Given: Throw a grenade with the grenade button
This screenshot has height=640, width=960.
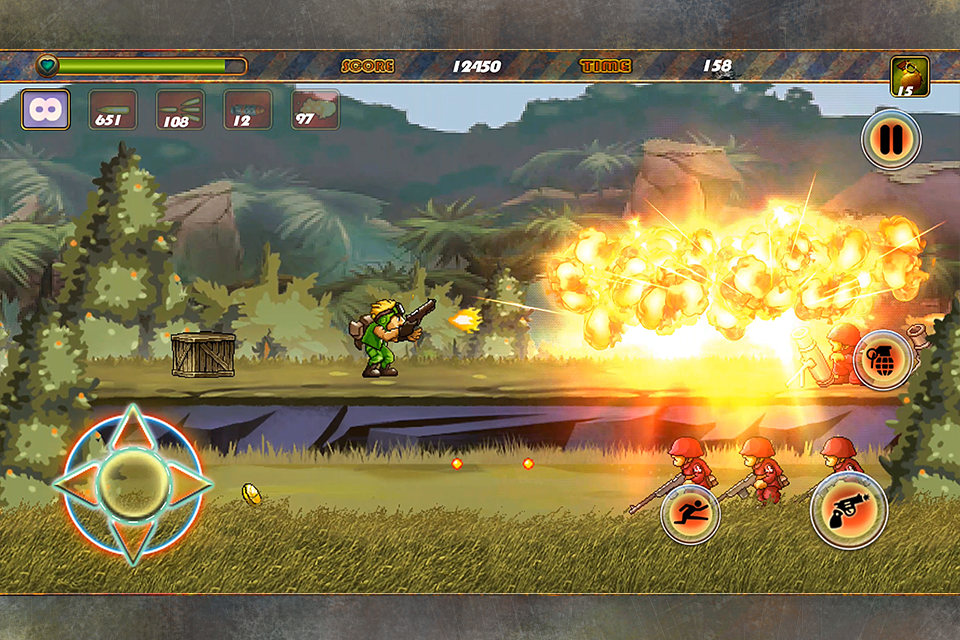Looking at the screenshot, I should click(x=883, y=361).
